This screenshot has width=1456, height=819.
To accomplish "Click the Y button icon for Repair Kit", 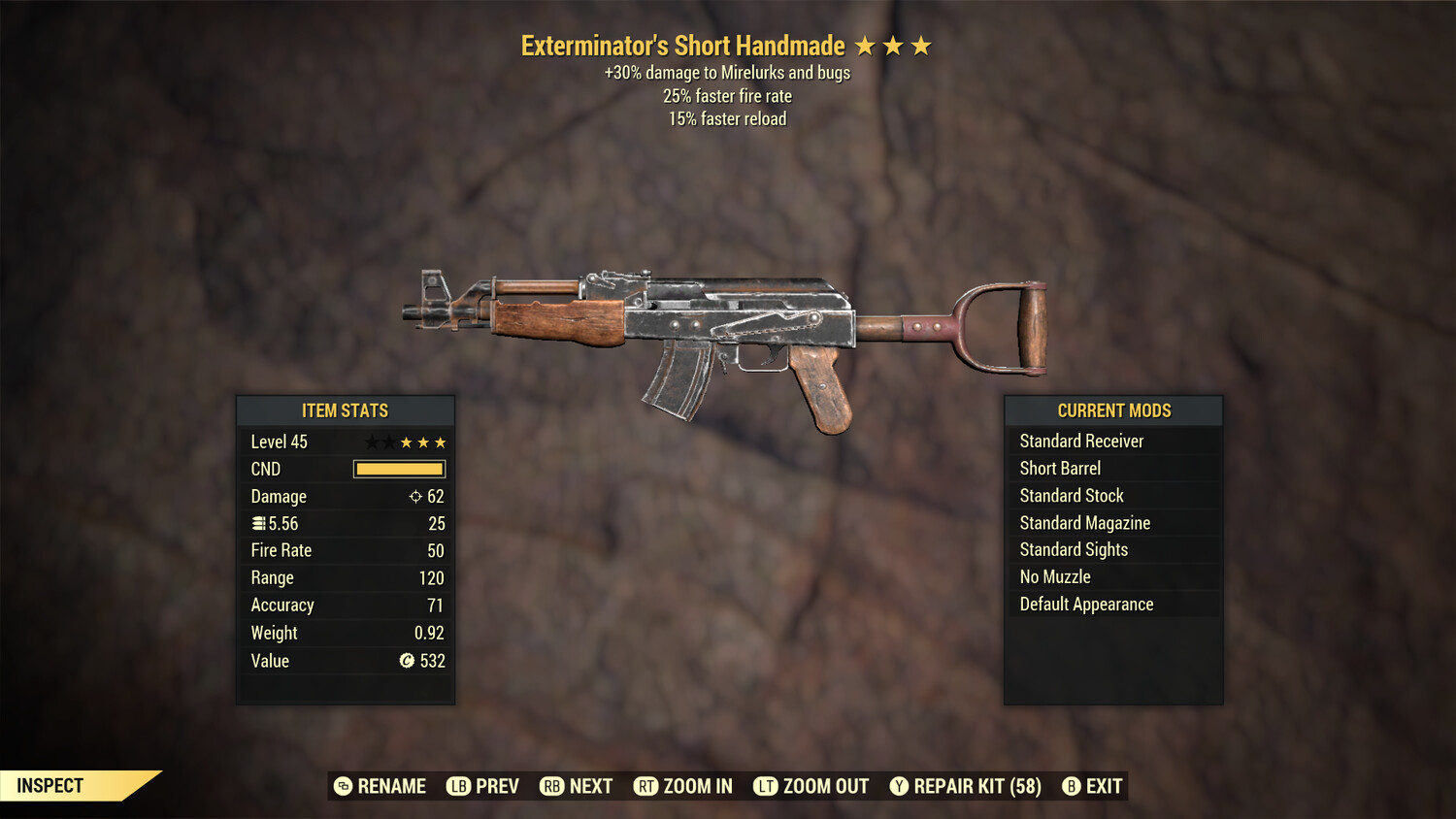I will click(901, 786).
